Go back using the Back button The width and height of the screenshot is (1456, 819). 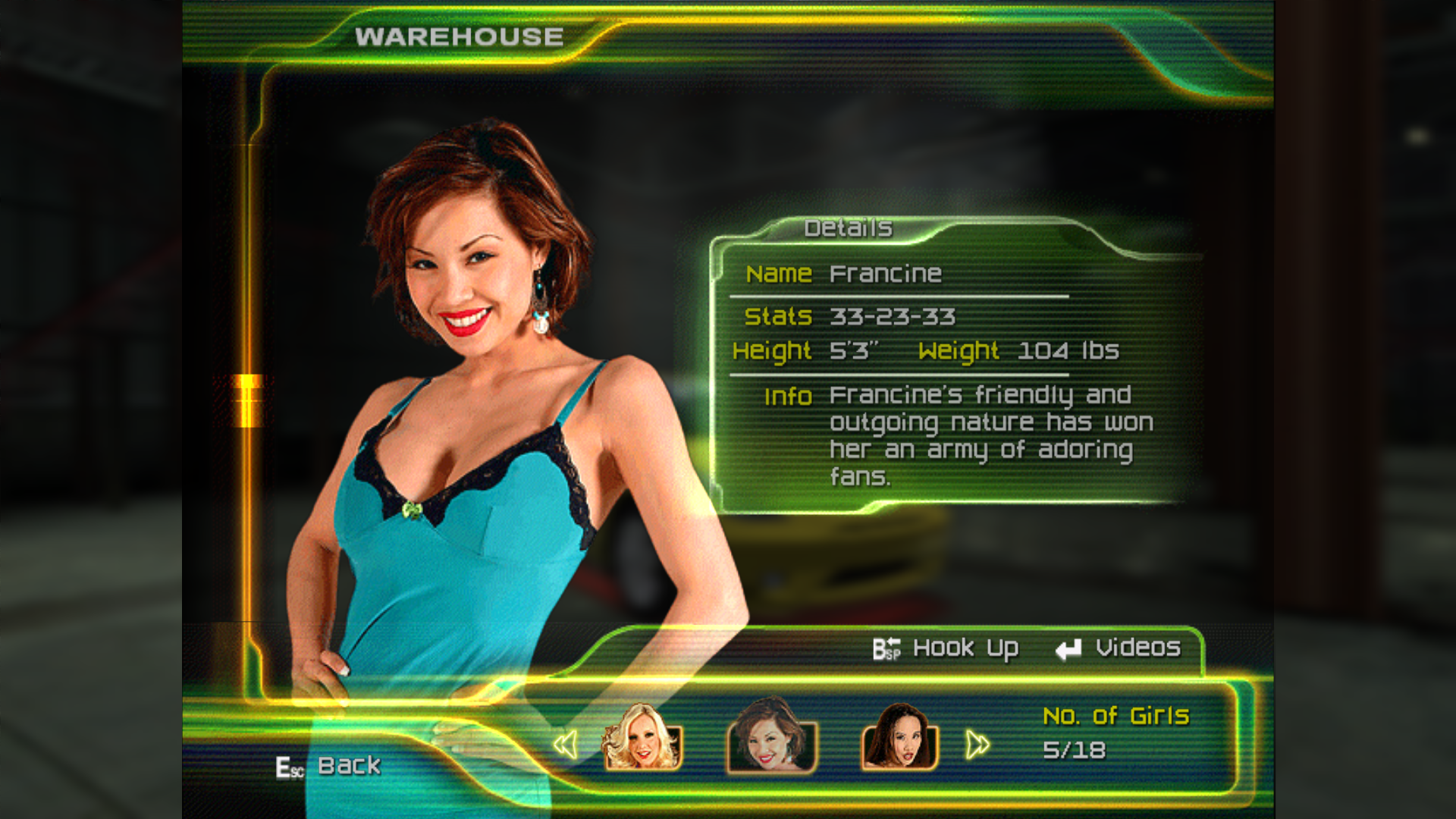pyautogui.click(x=329, y=766)
